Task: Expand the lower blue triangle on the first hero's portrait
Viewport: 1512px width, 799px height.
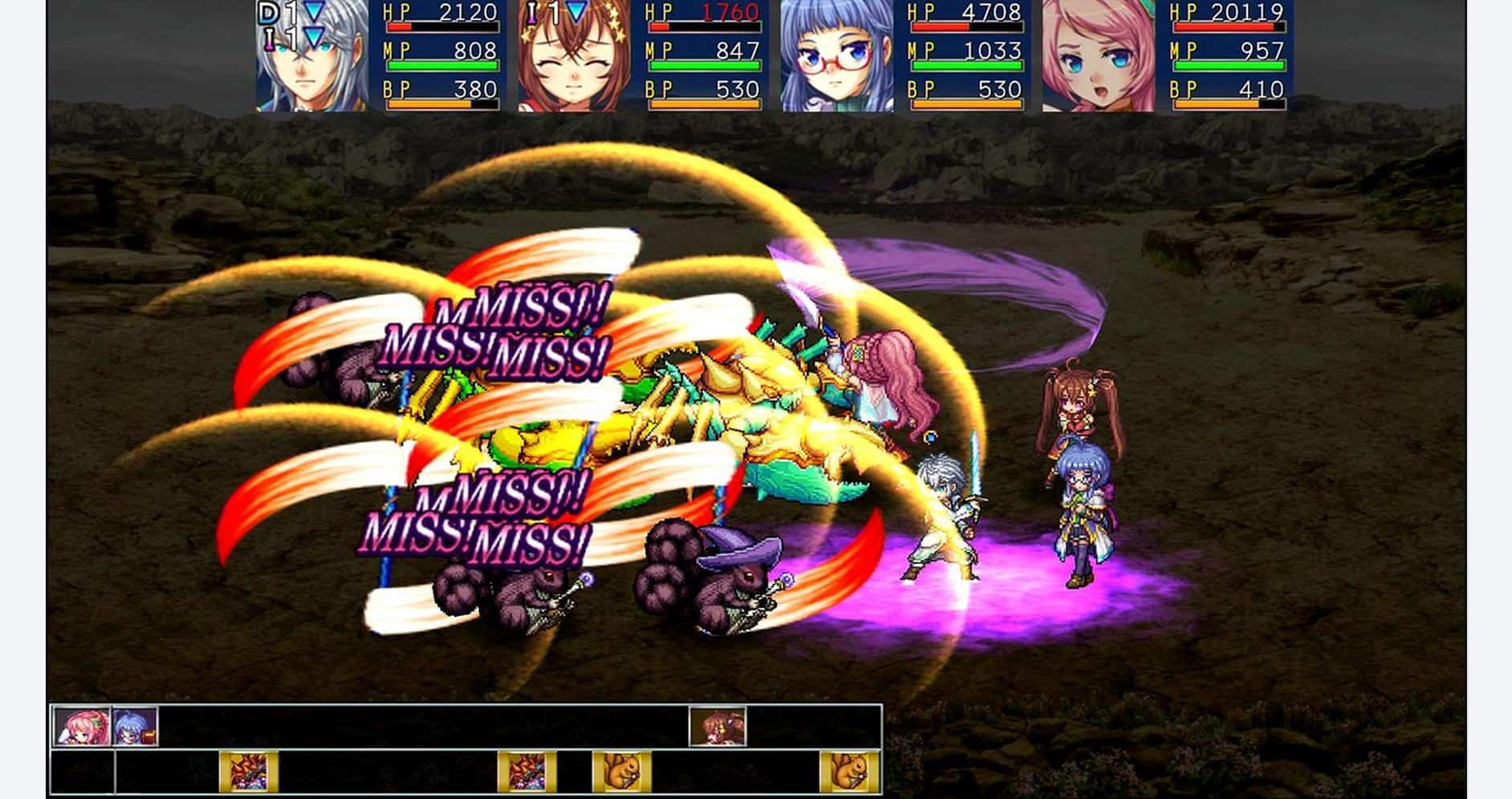Action: click(313, 36)
